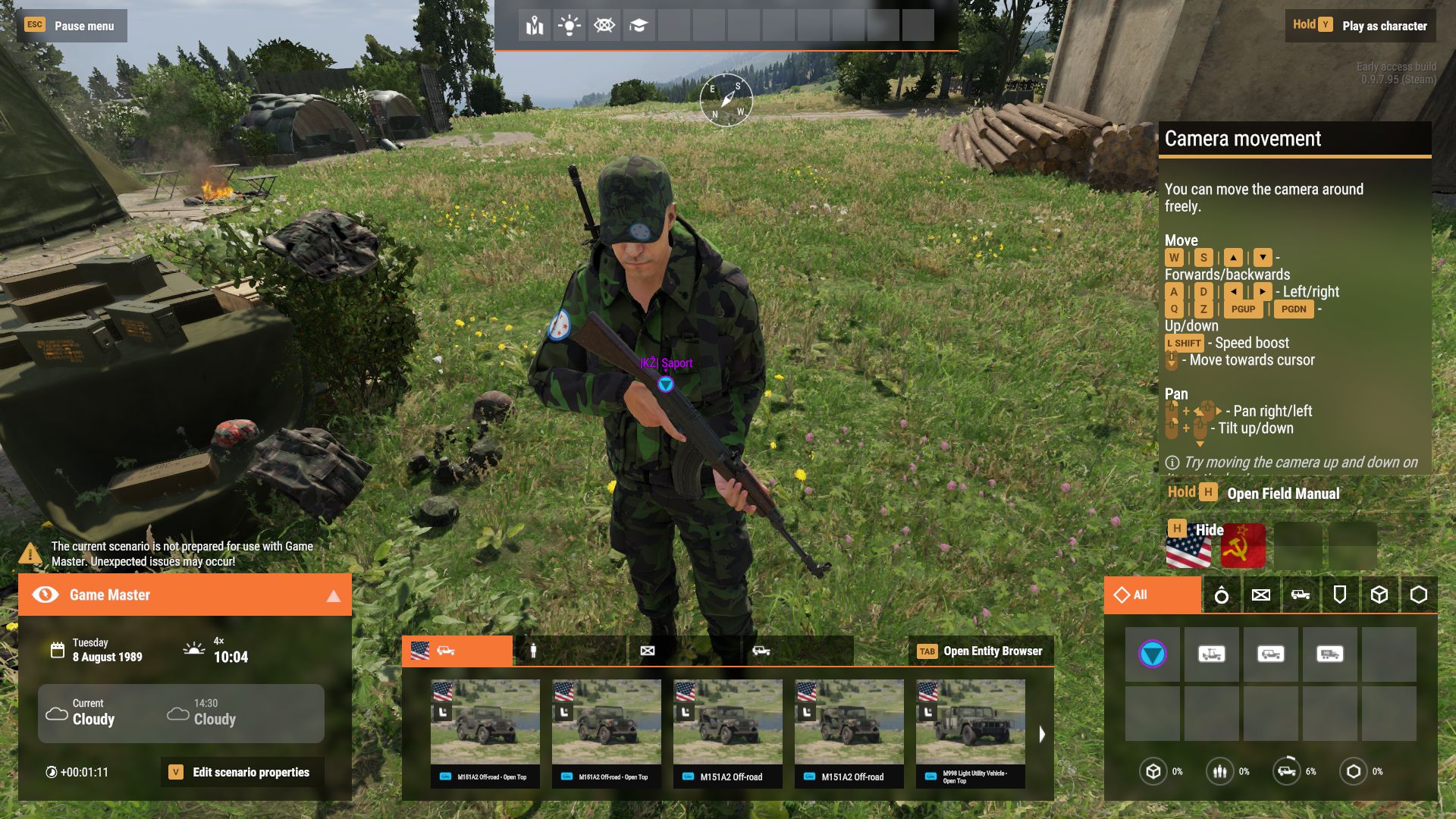Select the M998 Light Utility Vehicle thumbnail
Viewport: 1456px width, 819px height.
tap(970, 724)
